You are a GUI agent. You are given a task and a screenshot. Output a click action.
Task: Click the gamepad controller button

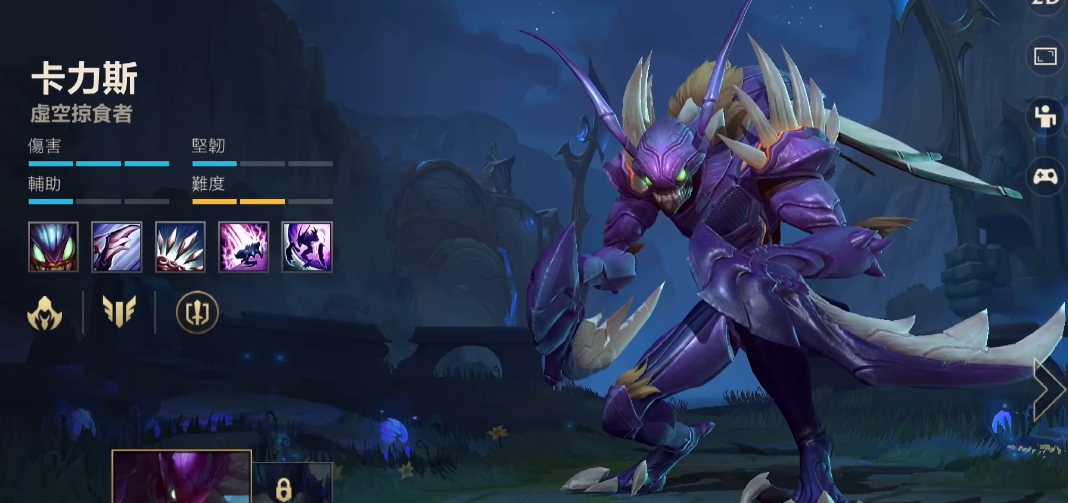pos(1046,176)
